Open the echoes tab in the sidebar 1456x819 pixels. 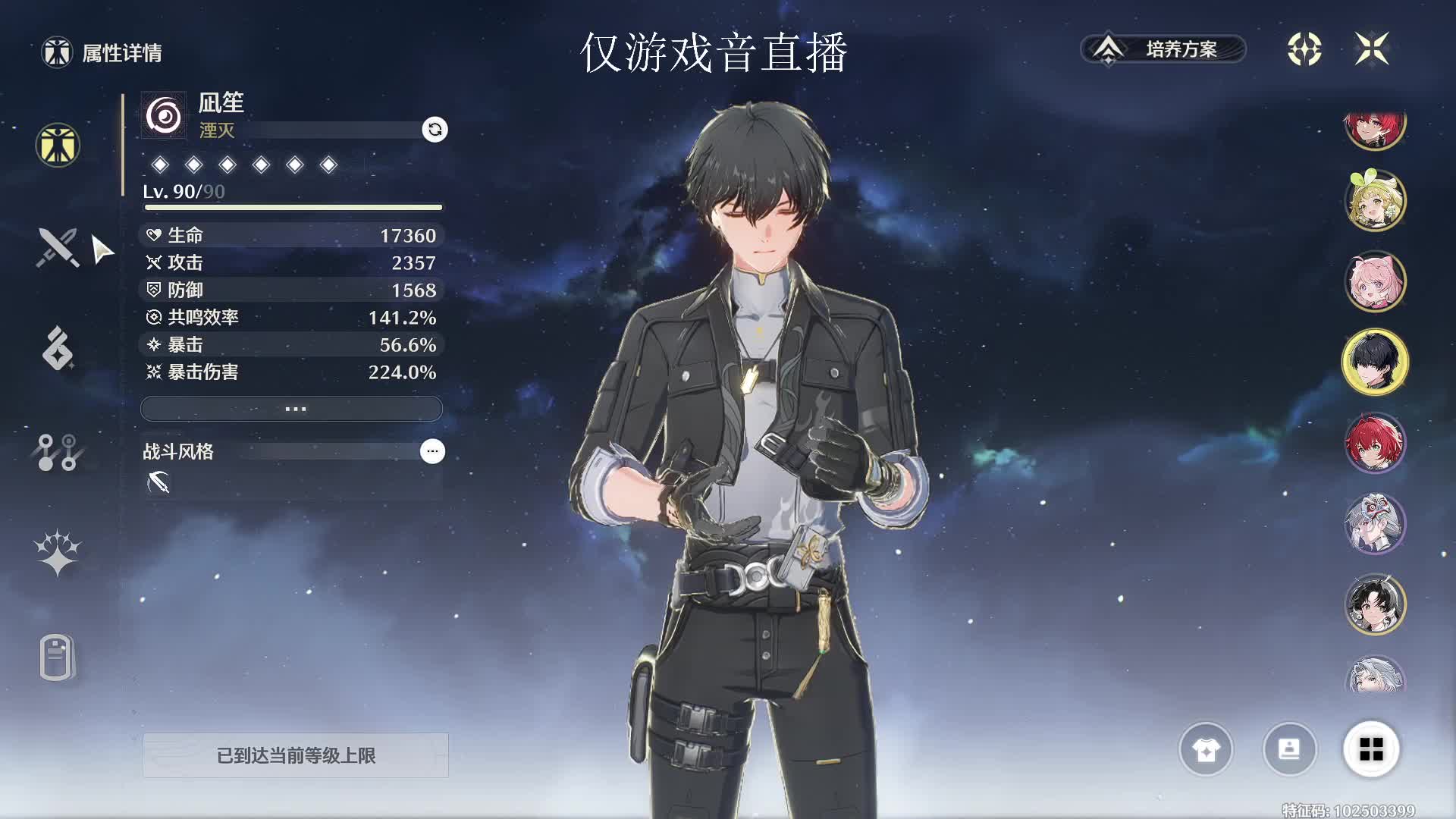coord(58,349)
